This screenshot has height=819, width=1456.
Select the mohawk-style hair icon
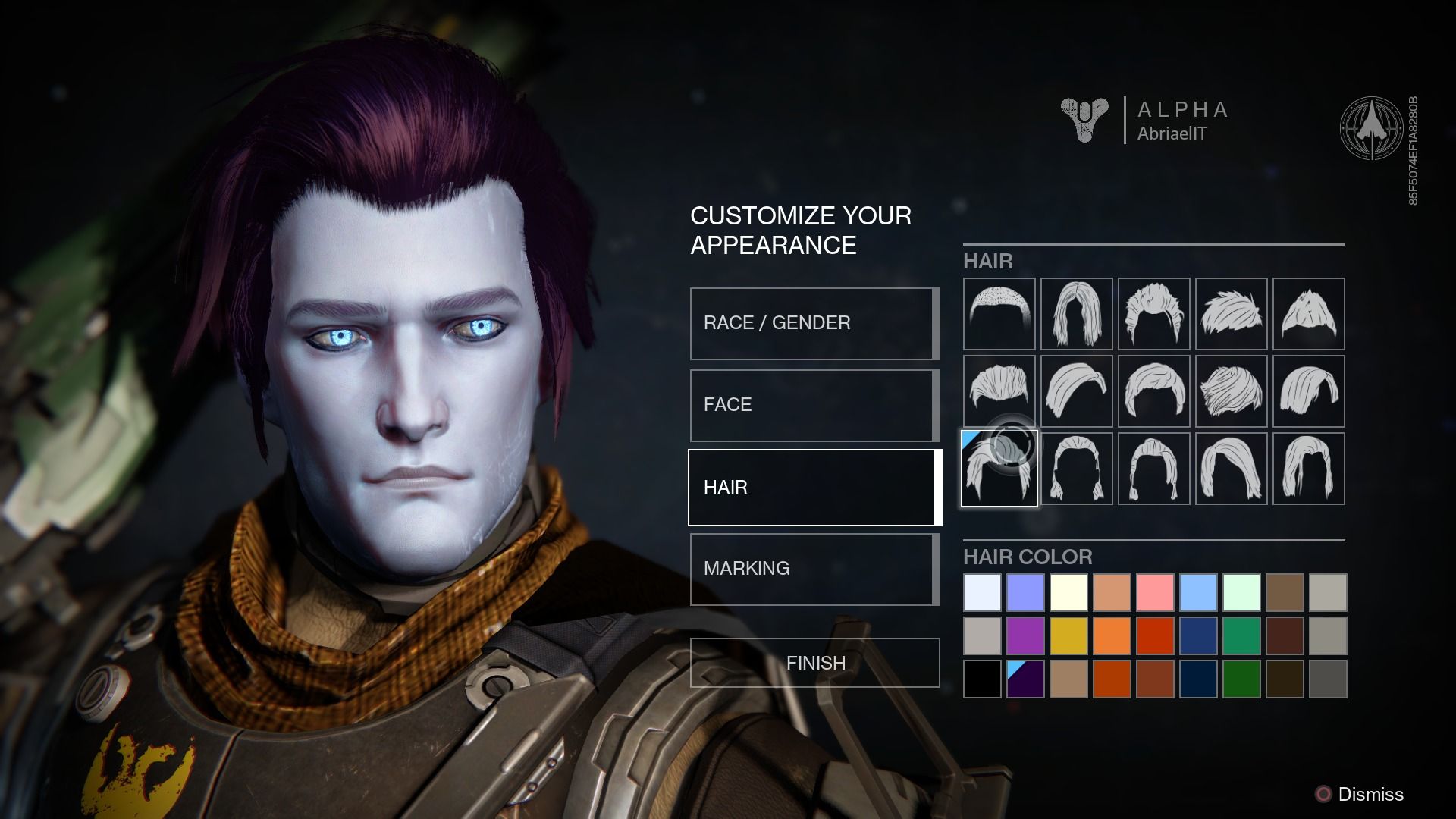coord(1308,315)
